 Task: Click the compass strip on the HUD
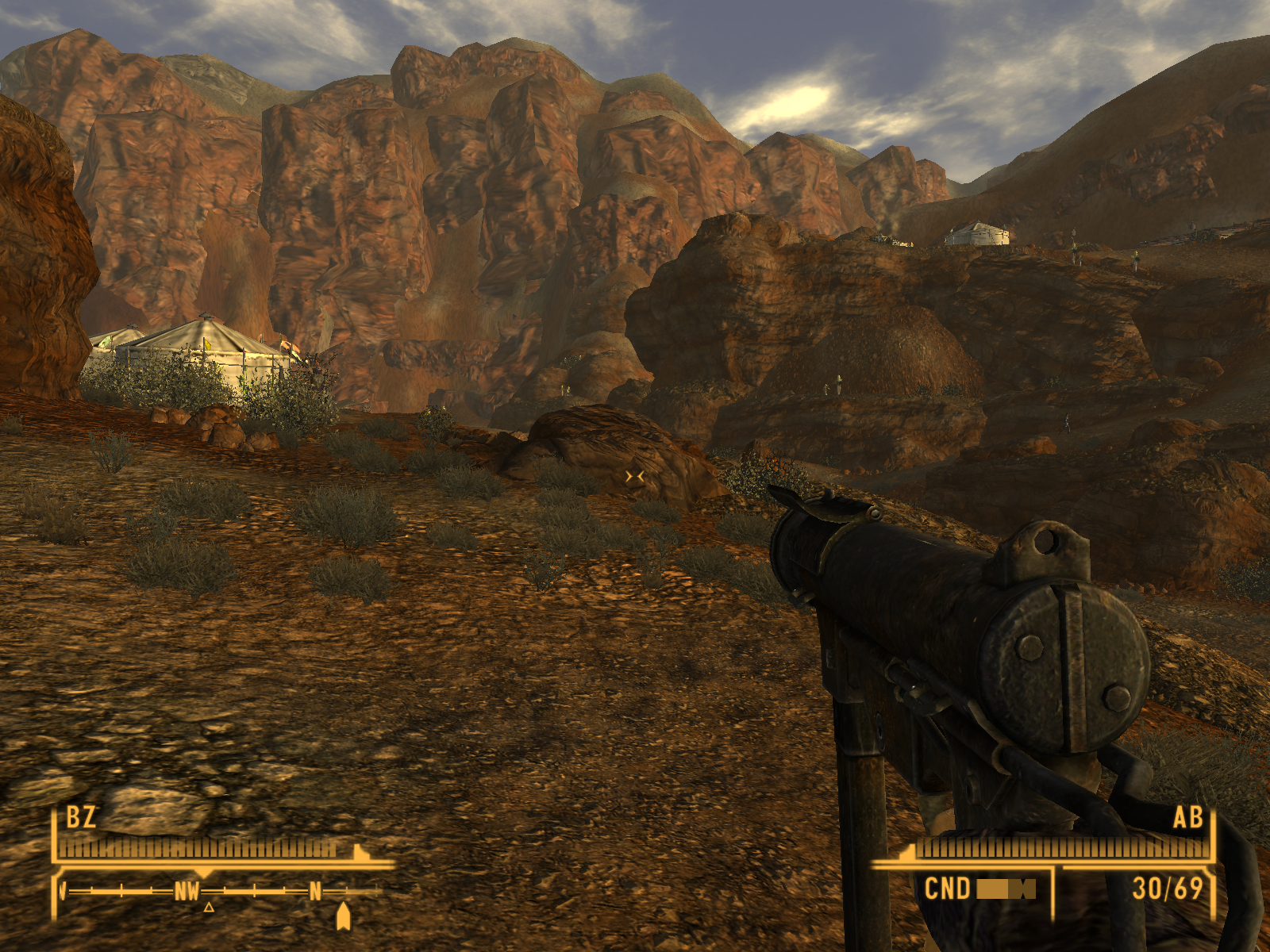coord(222,892)
